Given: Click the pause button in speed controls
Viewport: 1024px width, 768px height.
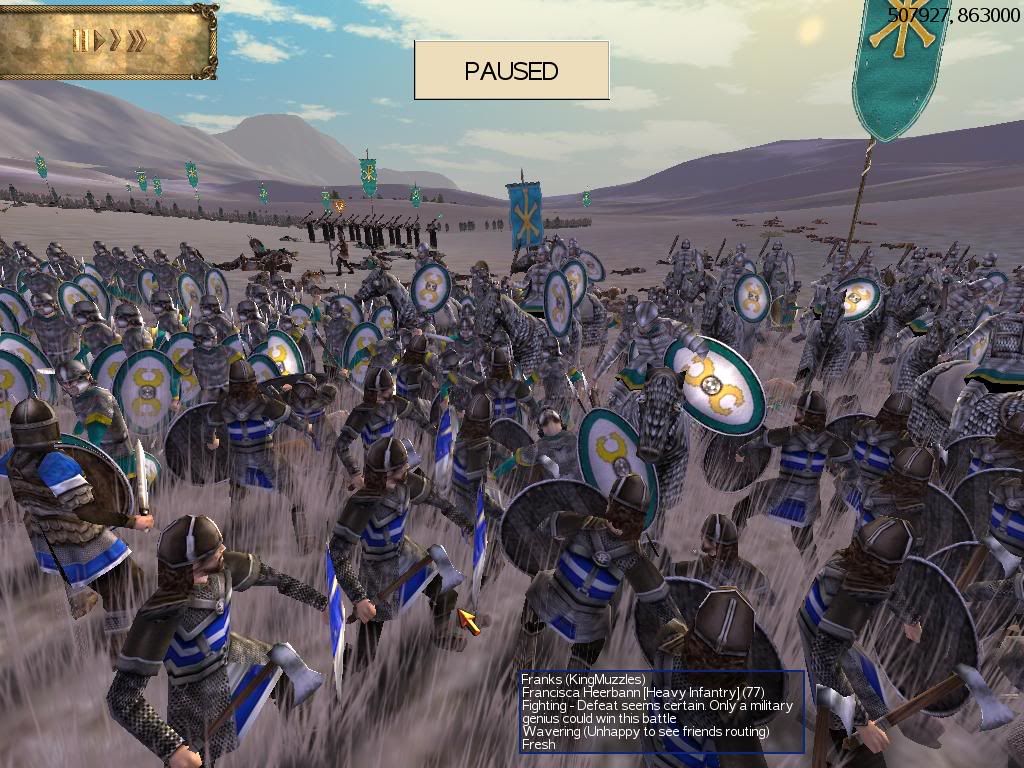Looking at the screenshot, I should (79, 41).
